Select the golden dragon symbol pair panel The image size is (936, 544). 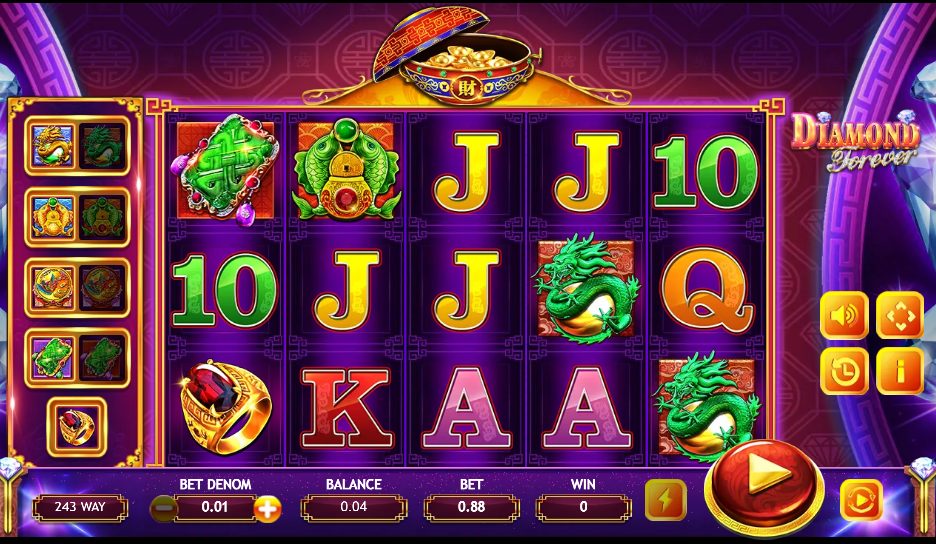click(77, 146)
